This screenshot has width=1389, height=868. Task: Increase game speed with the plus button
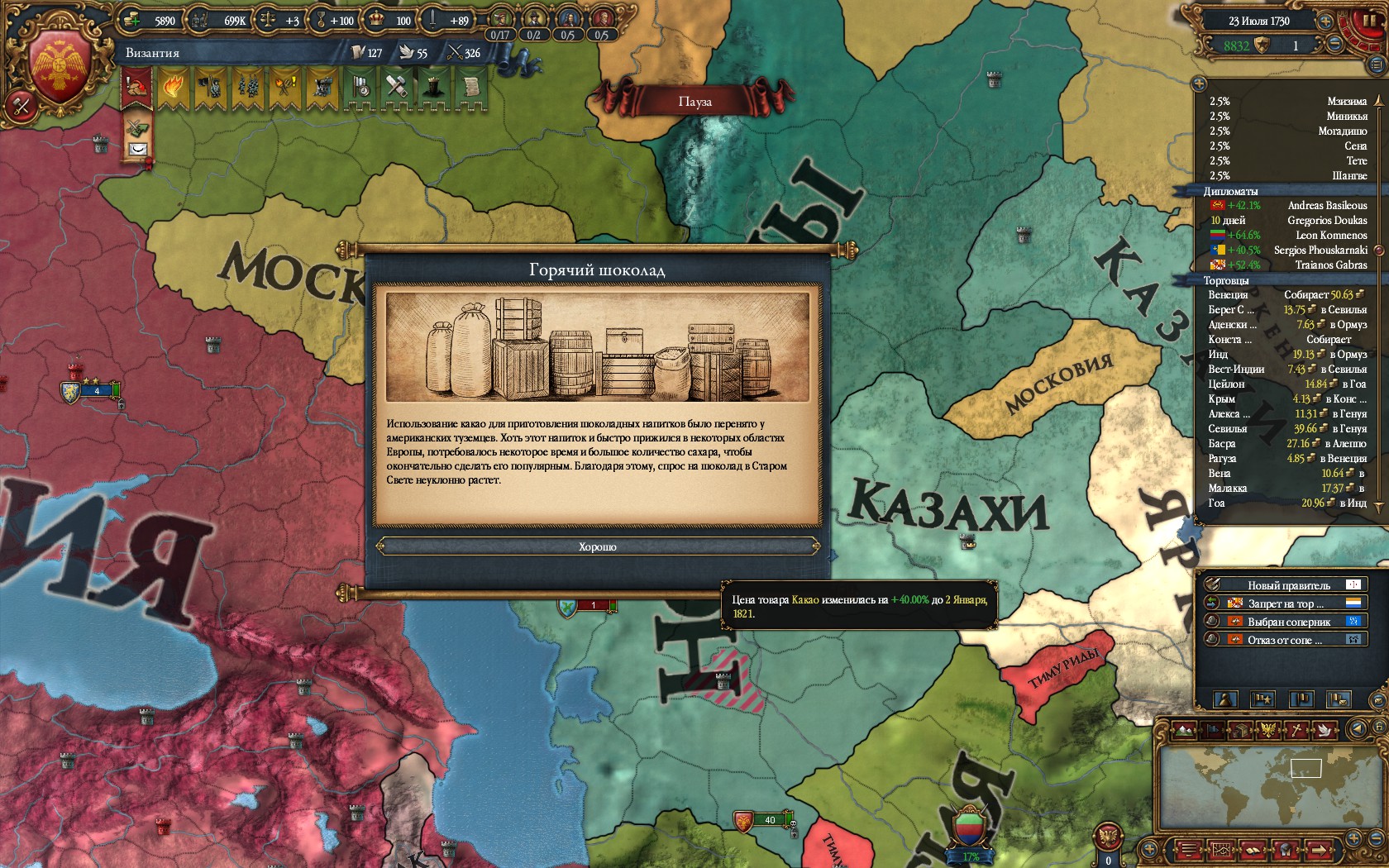[x=1325, y=21]
